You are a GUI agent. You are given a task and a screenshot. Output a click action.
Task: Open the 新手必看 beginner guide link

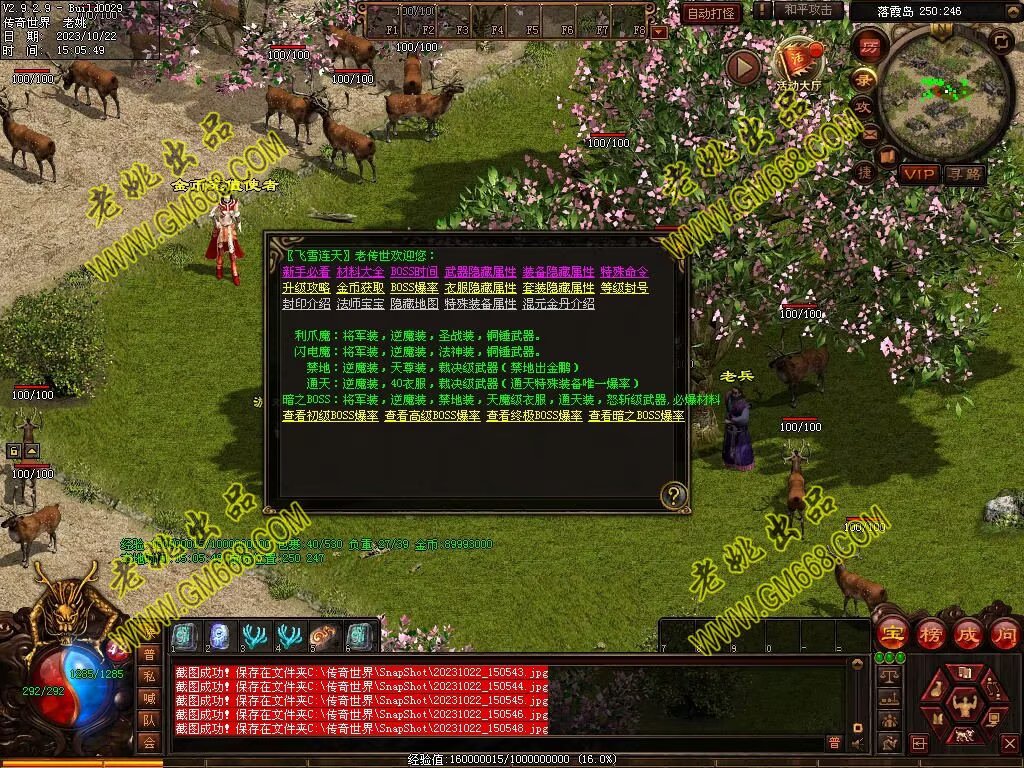[306, 272]
